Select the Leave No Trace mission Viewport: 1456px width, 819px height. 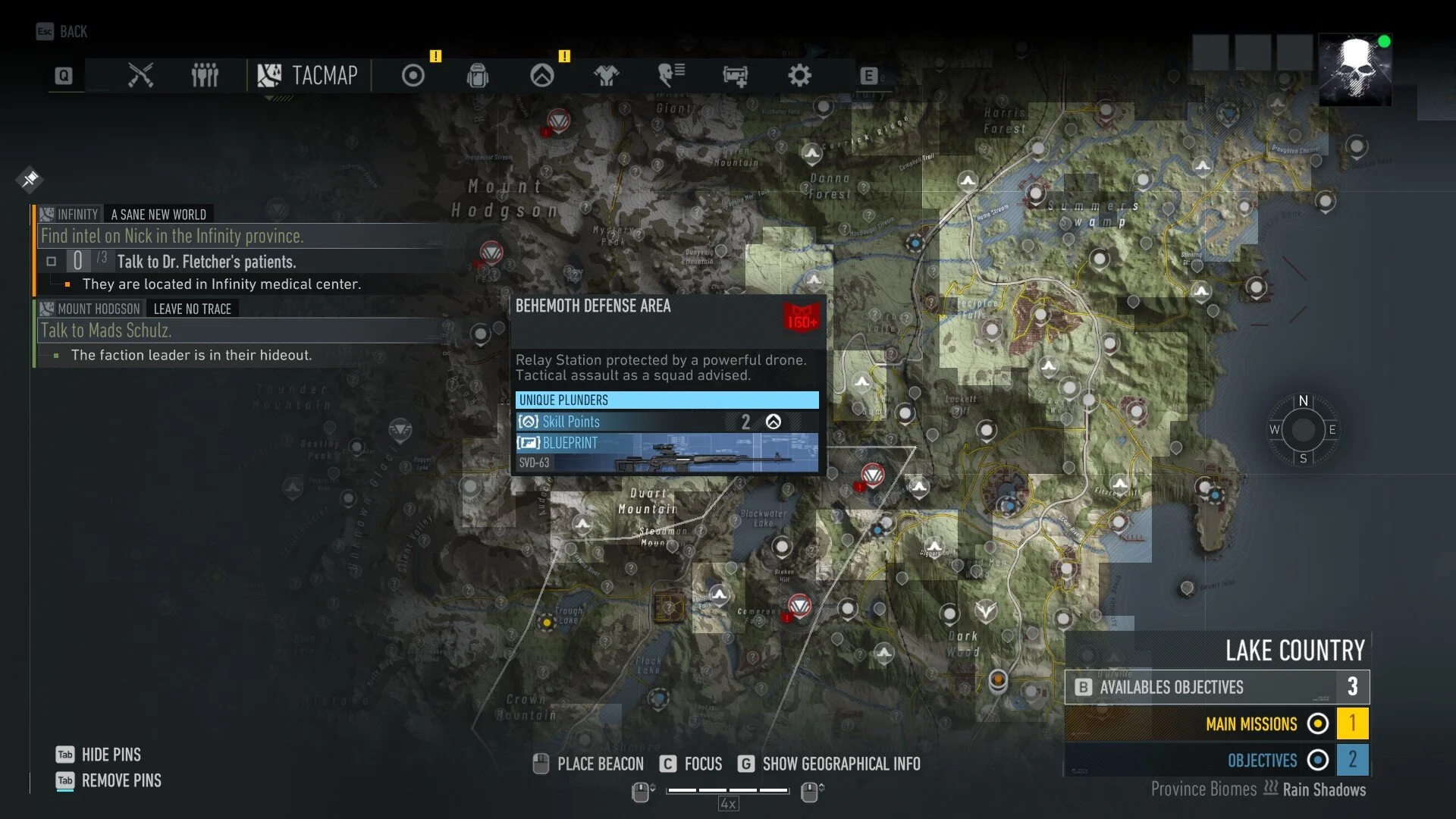coord(192,309)
